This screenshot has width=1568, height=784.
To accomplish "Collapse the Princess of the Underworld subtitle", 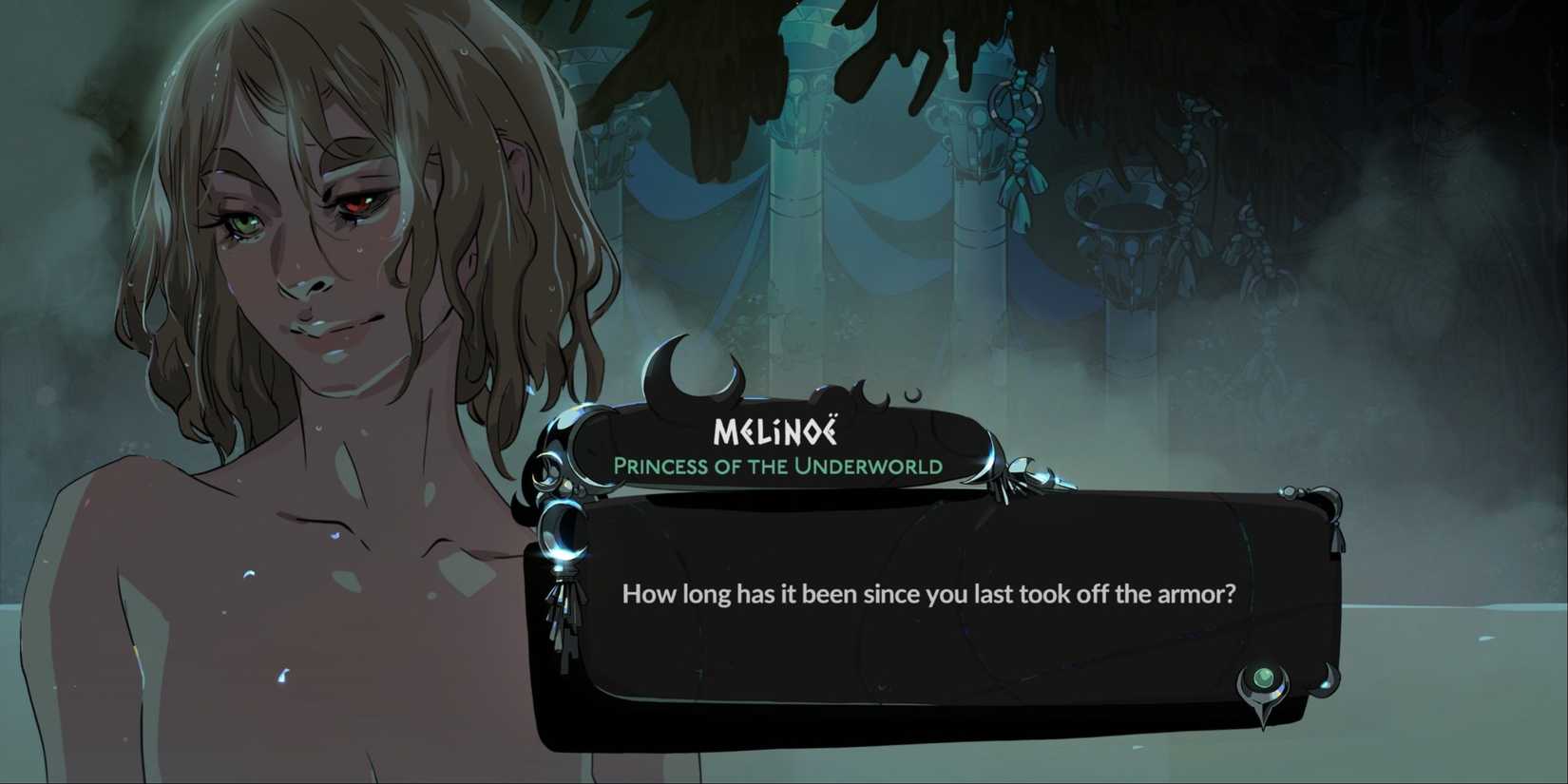I will pyautogui.click(x=777, y=467).
